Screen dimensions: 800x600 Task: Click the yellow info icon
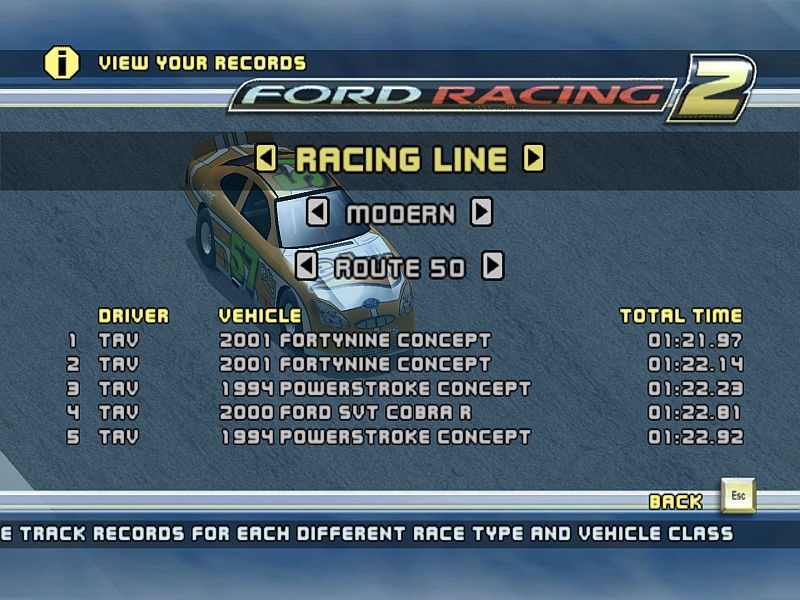click(61, 62)
